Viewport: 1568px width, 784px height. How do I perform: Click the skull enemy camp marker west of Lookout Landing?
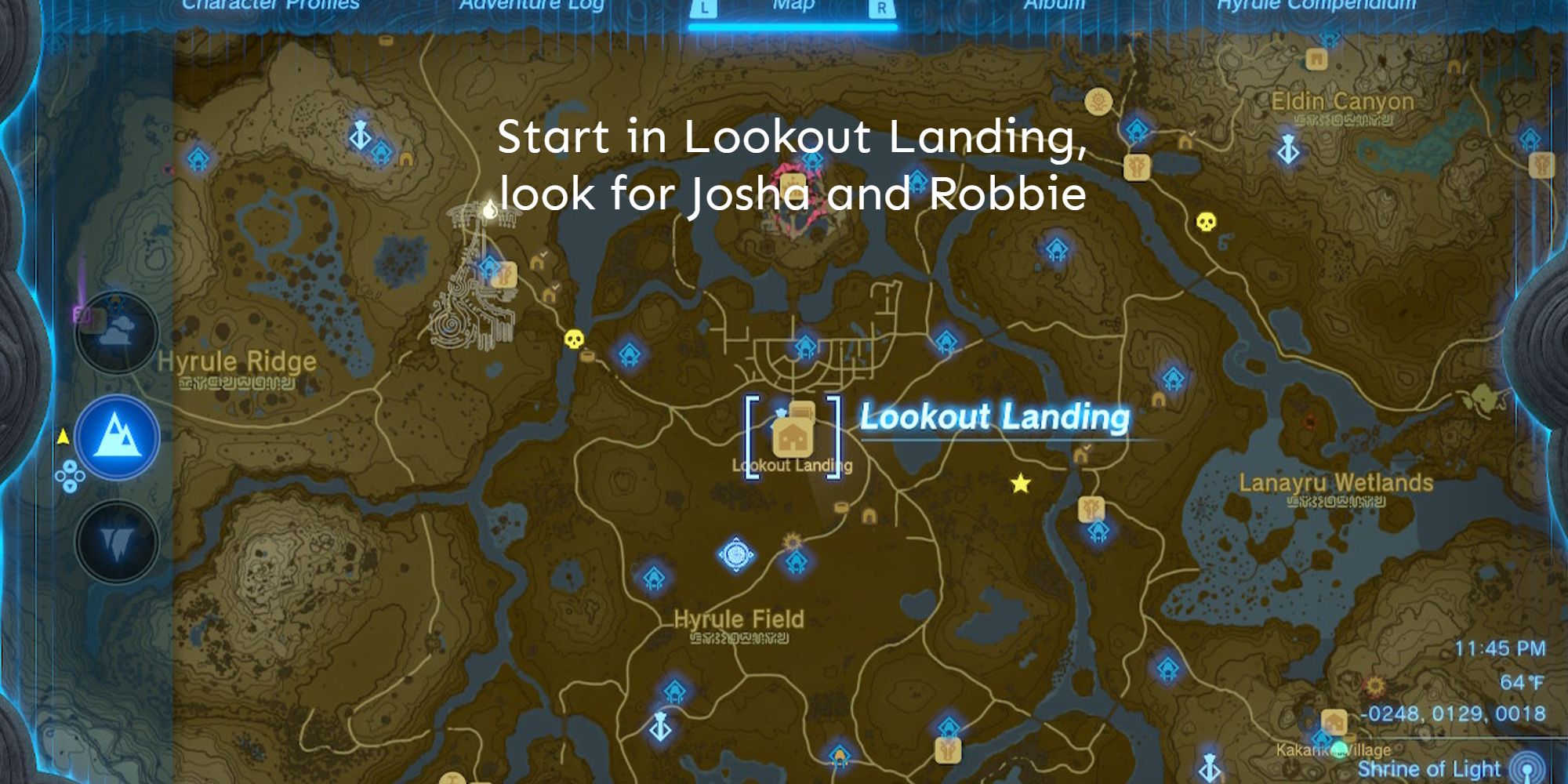point(575,339)
